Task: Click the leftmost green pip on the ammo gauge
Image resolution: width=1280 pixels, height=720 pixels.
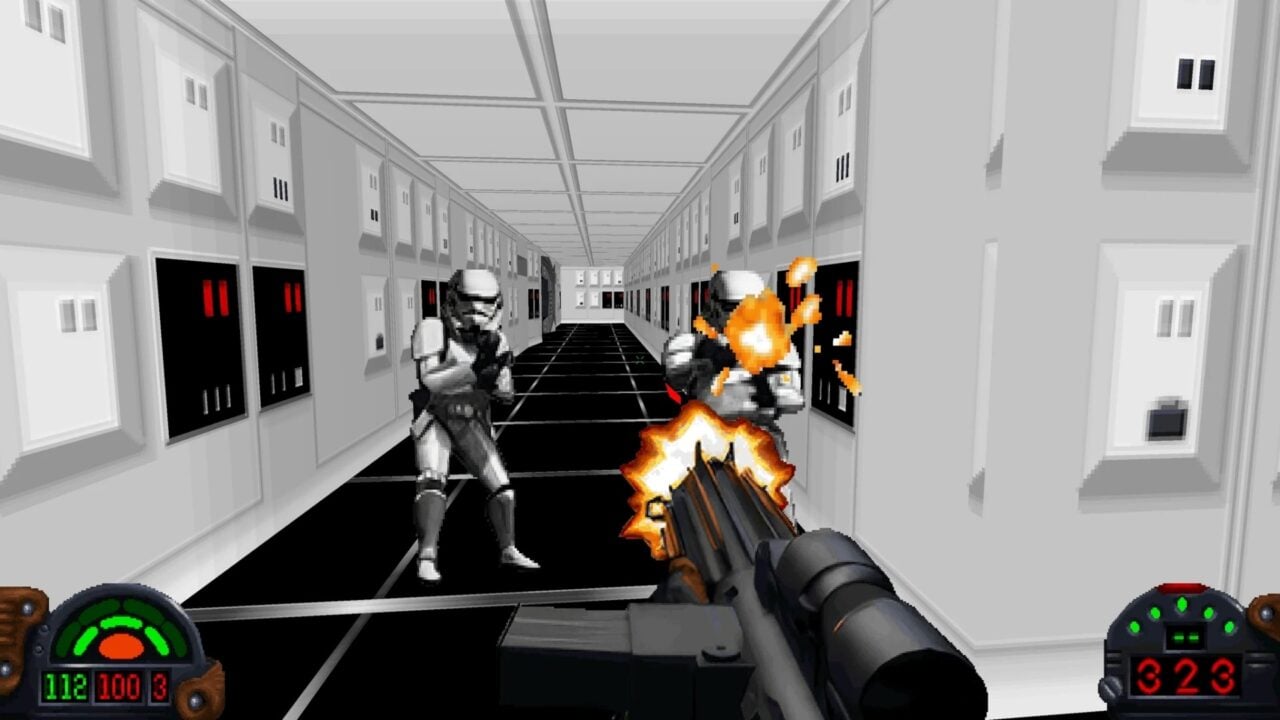Action: 1135,627
